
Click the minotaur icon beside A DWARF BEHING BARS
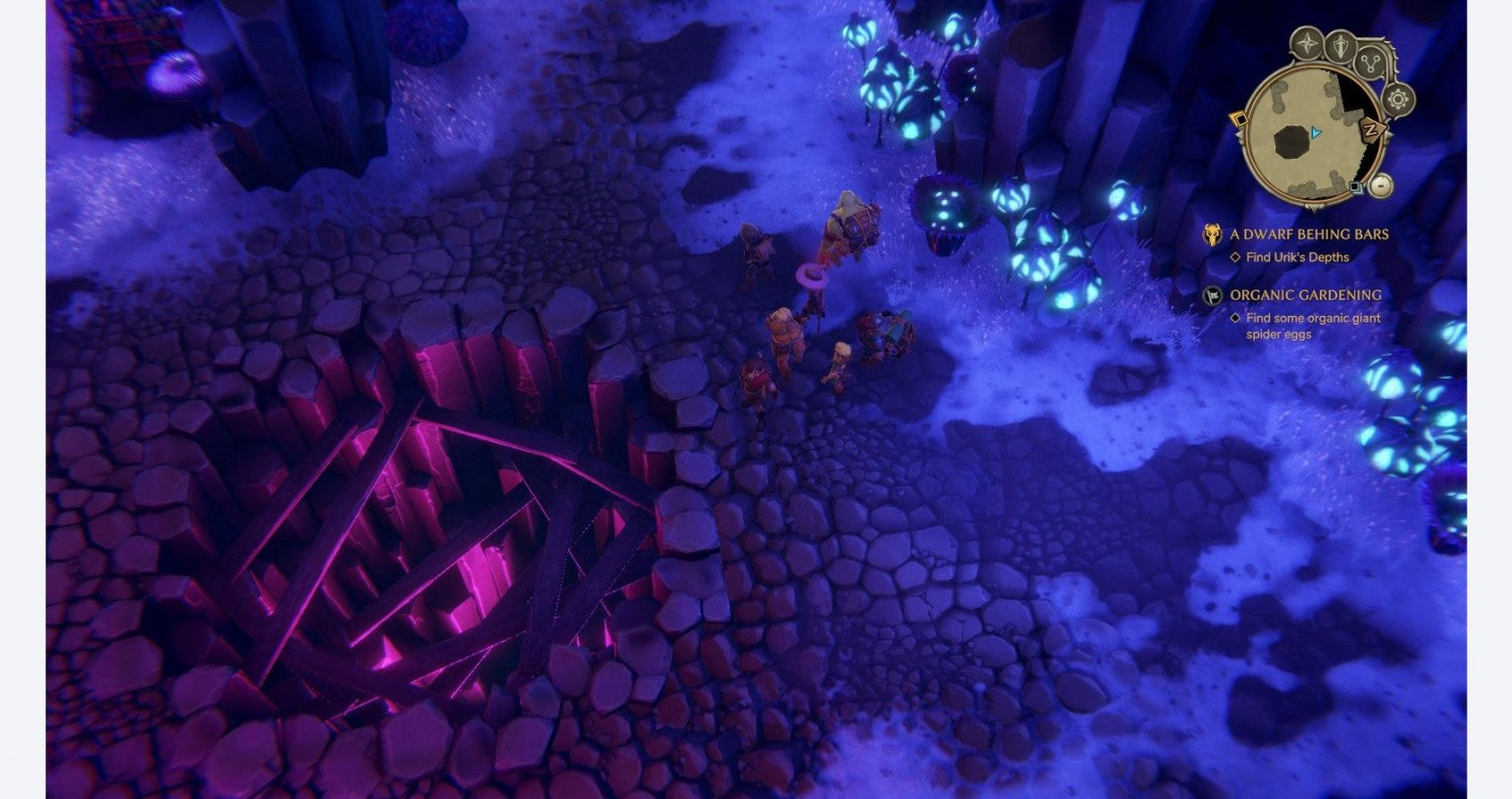click(1211, 234)
